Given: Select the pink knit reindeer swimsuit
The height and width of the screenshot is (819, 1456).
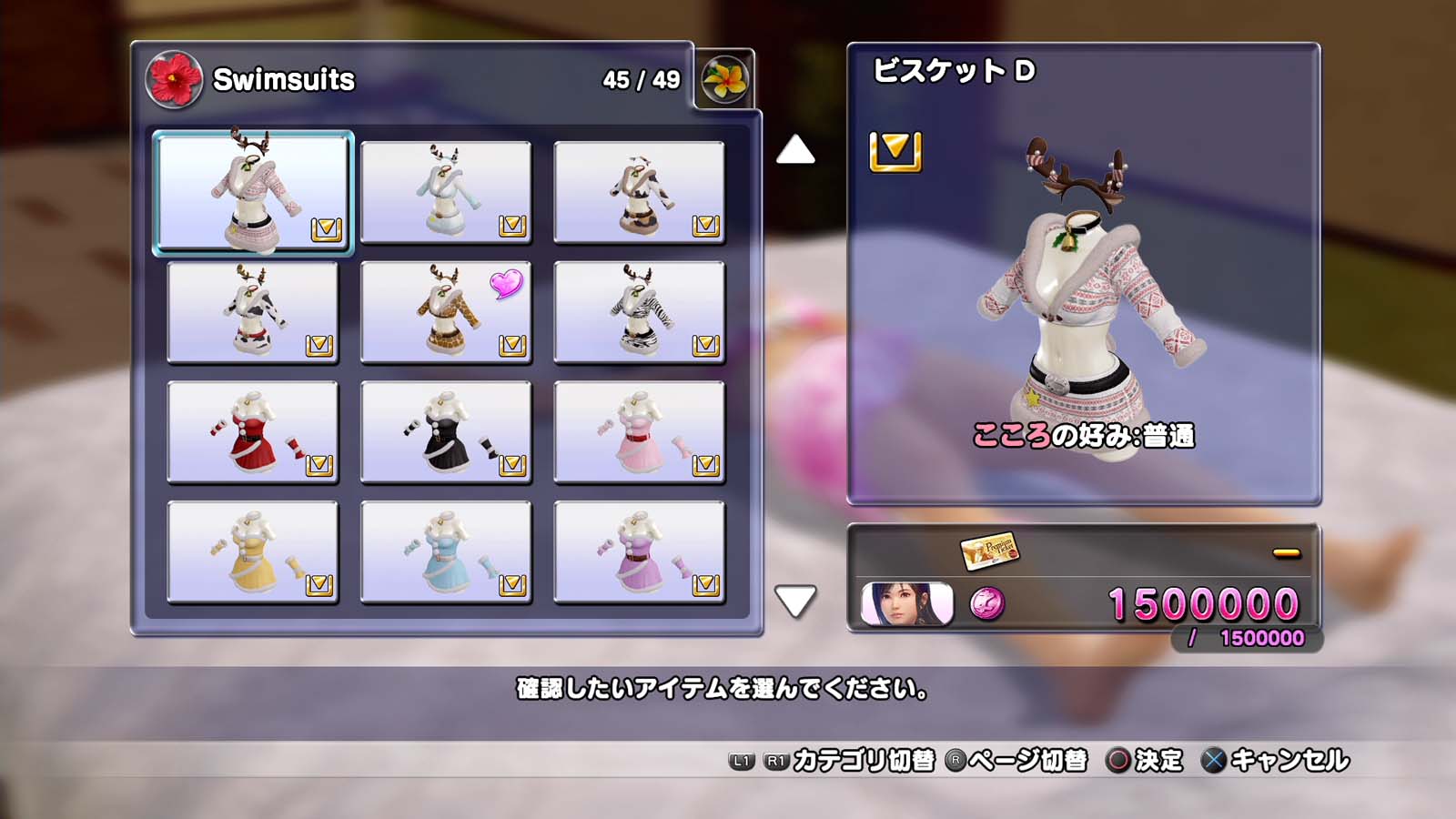Looking at the screenshot, I should click(253, 192).
